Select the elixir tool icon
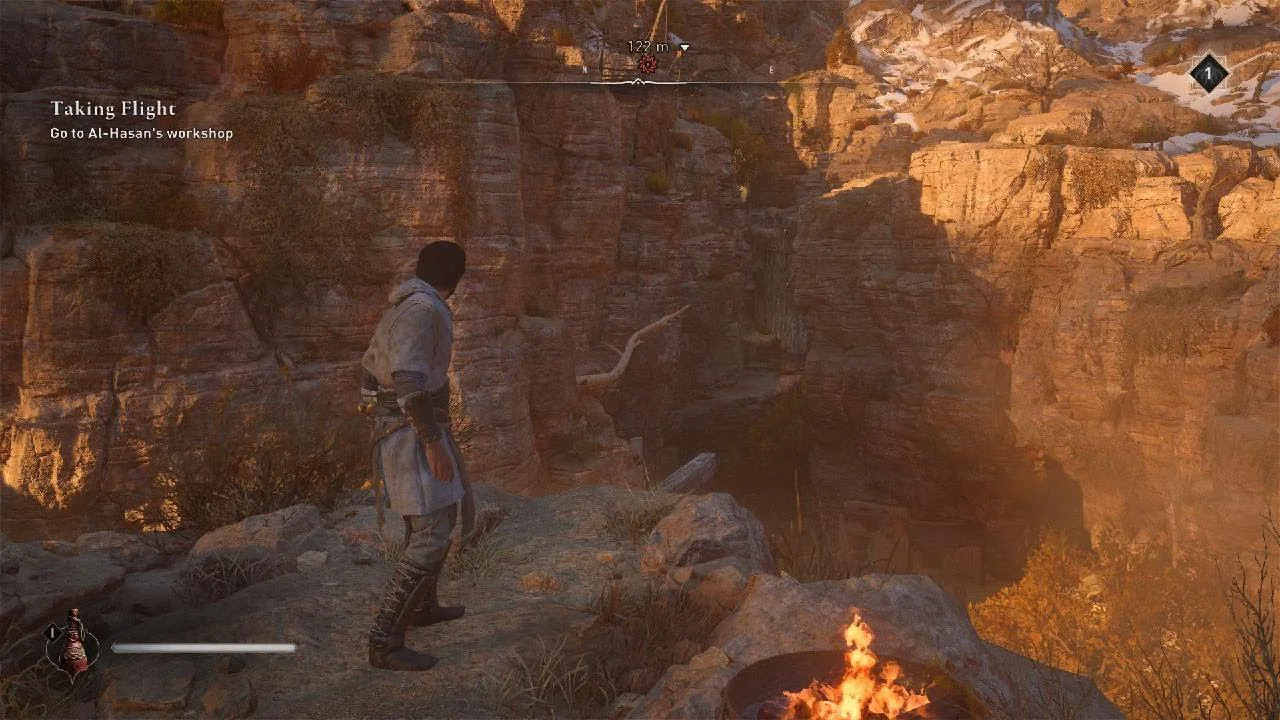This screenshot has height=720, width=1280. (x=74, y=641)
